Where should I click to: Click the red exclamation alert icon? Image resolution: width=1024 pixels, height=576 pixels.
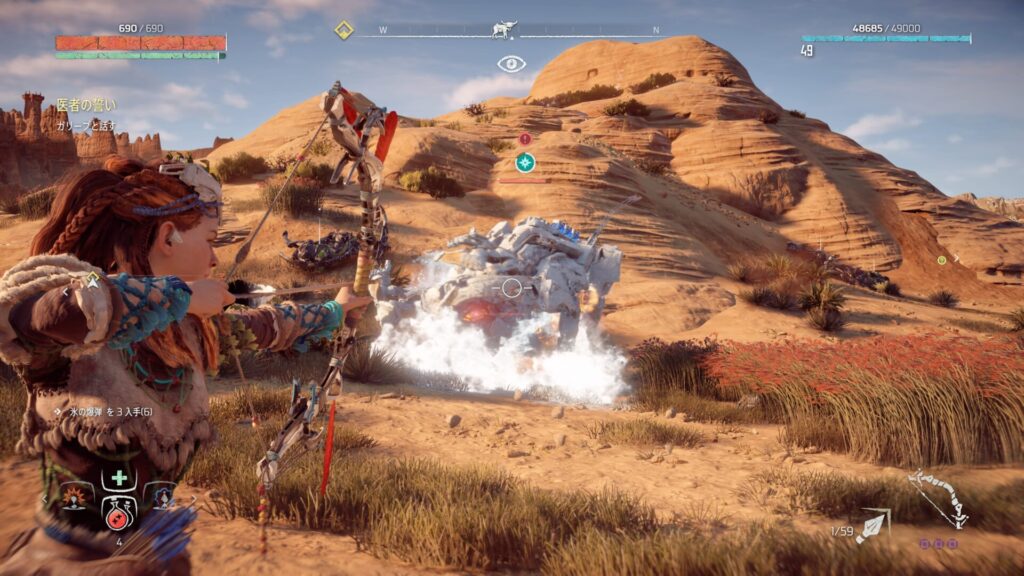[x=525, y=139]
